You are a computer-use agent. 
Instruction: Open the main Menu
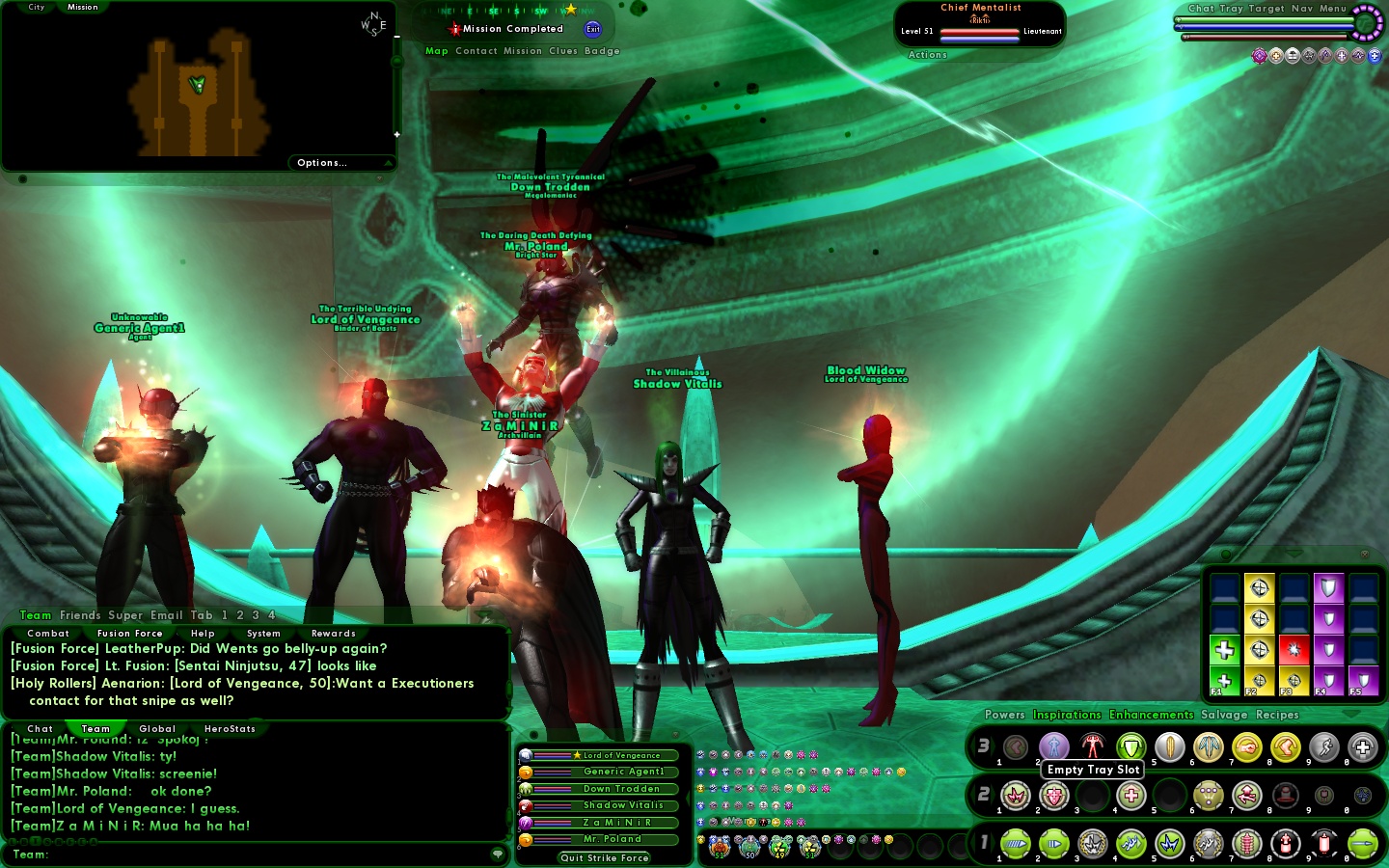click(x=1333, y=9)
